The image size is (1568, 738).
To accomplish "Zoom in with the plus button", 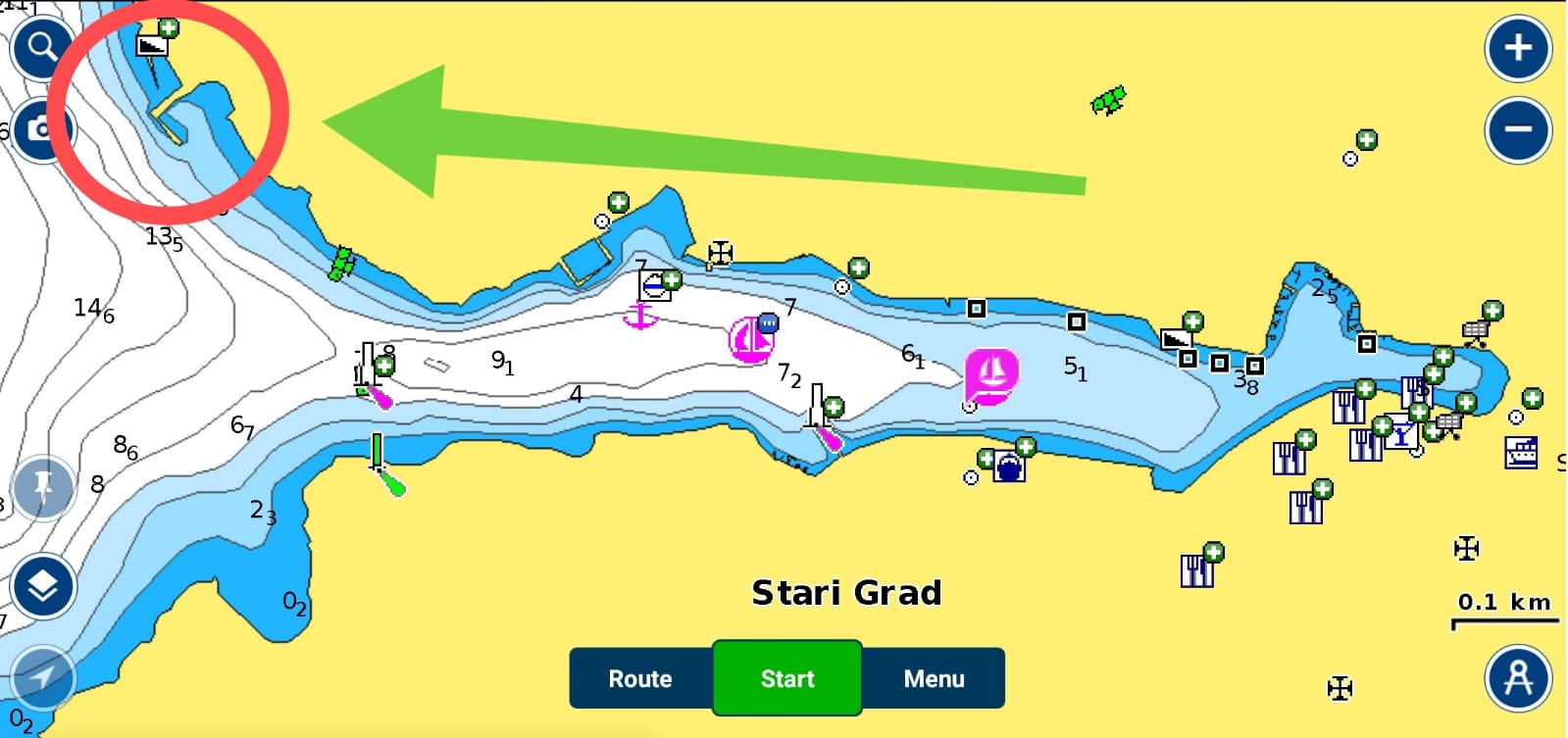I will pos(1518,48).
